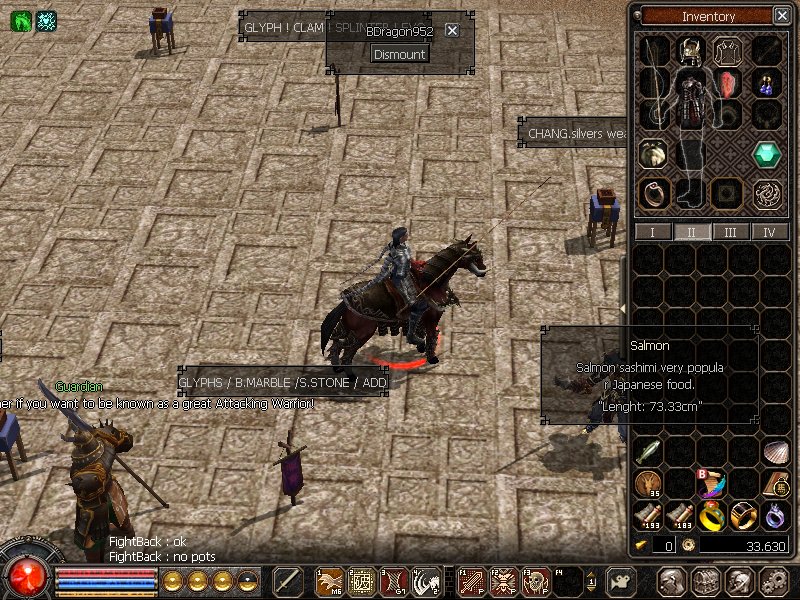
Task: Choose the purple crystal ring
Action: click(776, 516)
